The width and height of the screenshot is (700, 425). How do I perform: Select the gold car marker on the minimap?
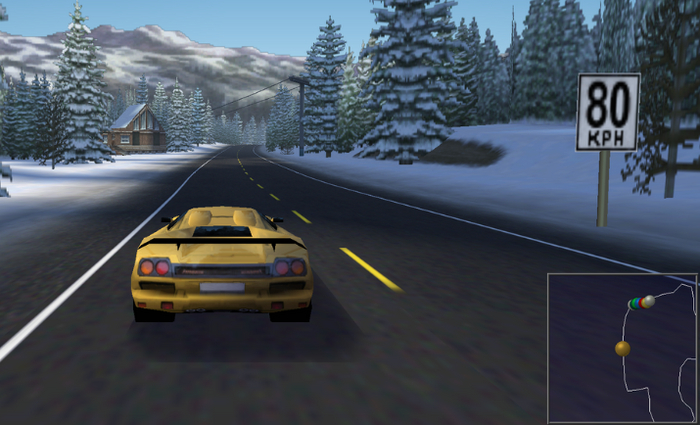pos(623,348)
